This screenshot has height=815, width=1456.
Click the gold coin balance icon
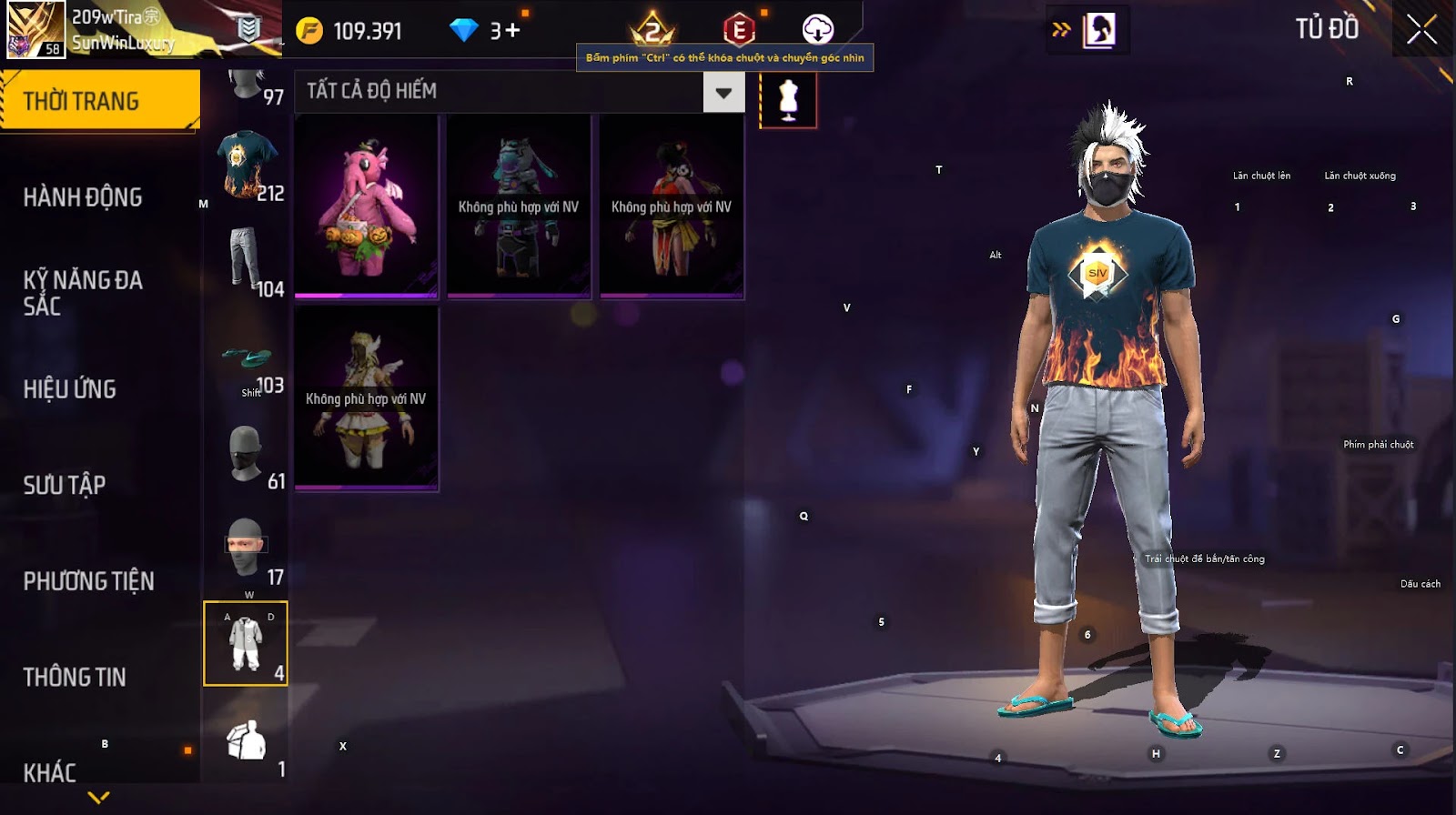[309, 31]
